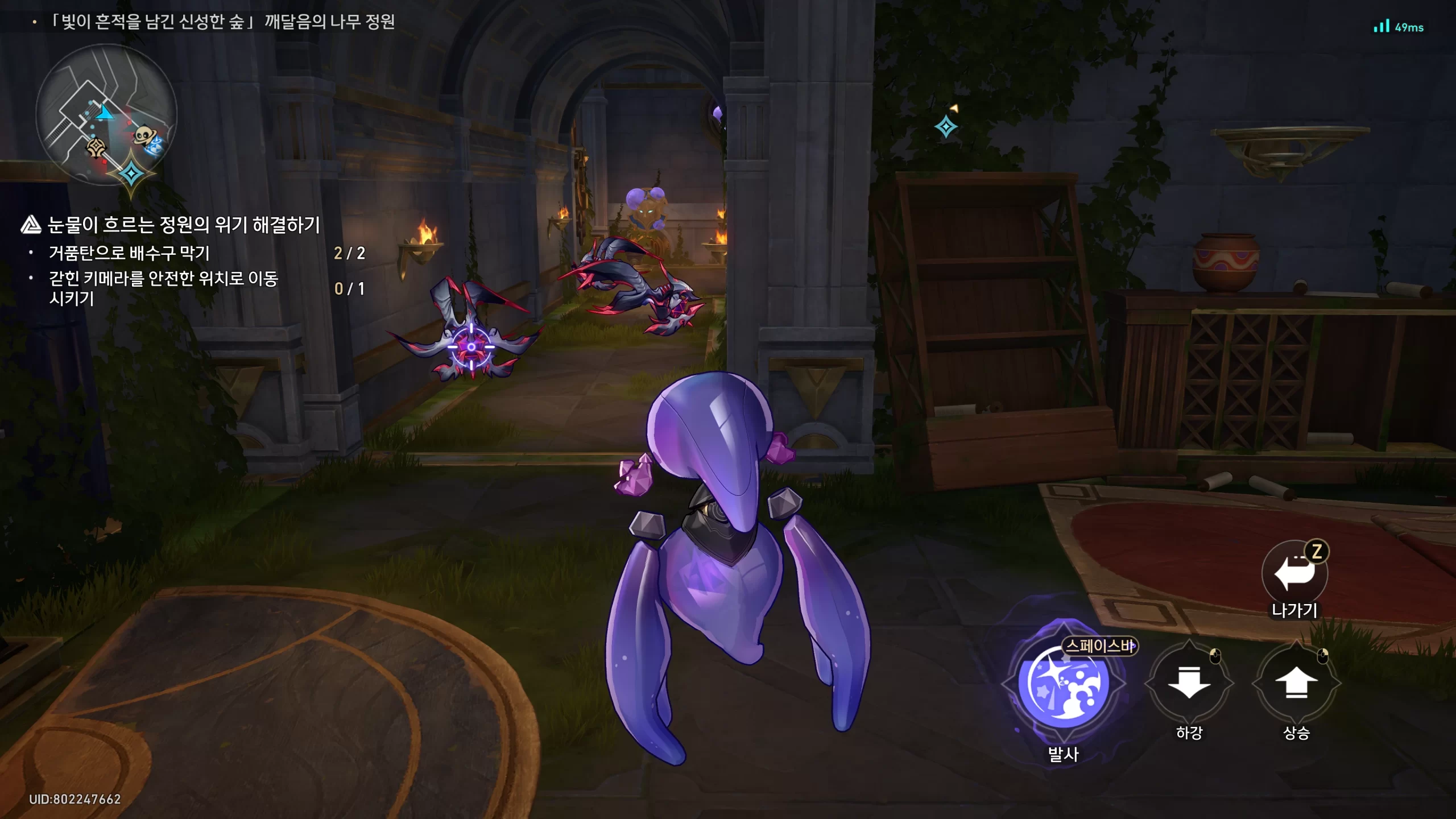
Task: Ascend using the 상승 arrow button
Action: tap(1296, 682)
